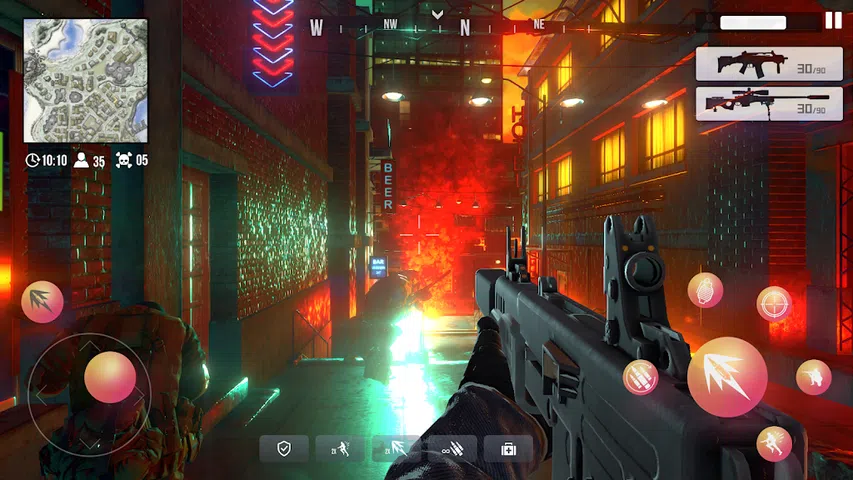Activate the shield booster
Screen dimensions: 853x480
click(284, 448)
